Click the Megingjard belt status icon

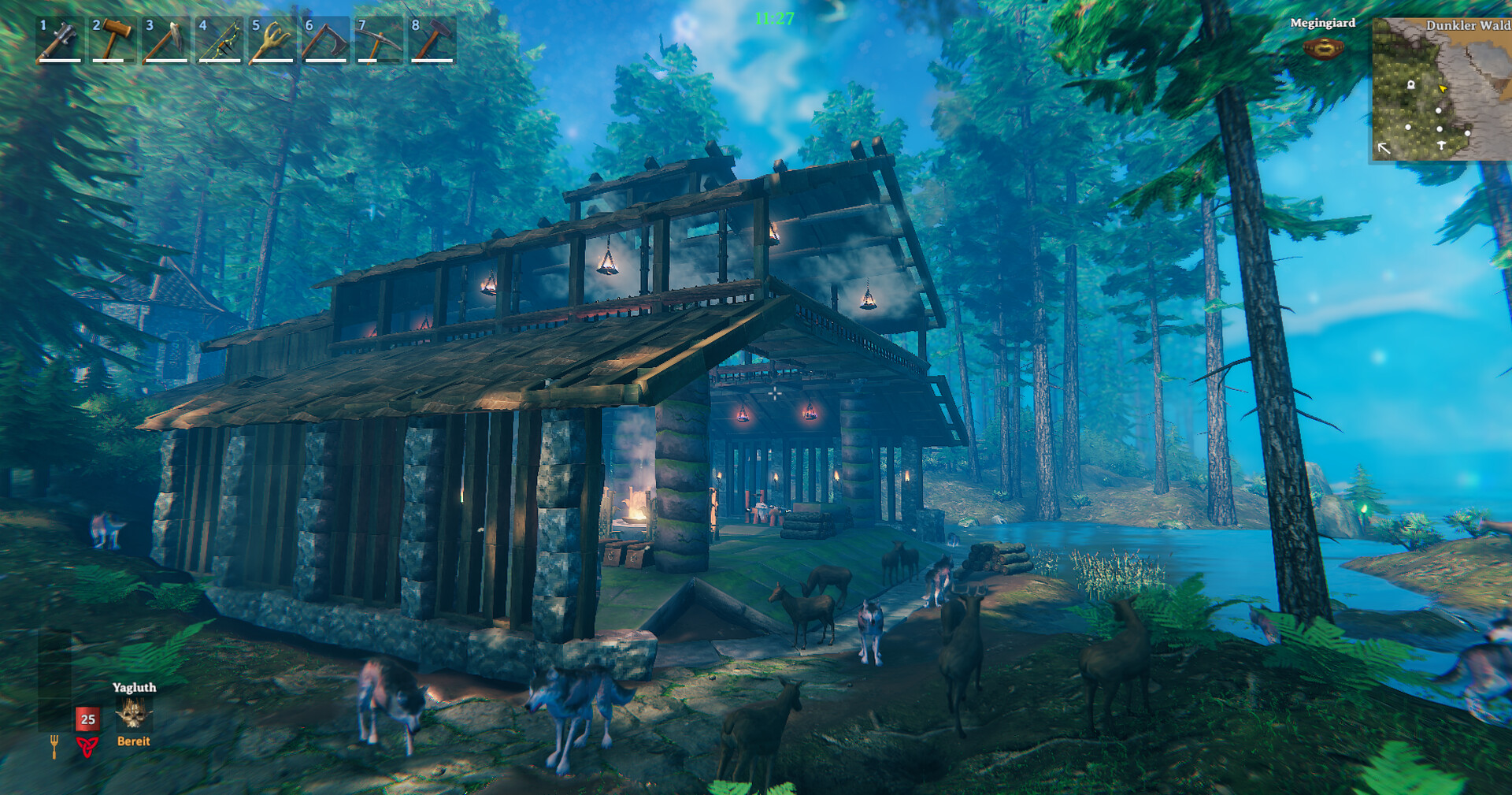click(x=1323, y=49)
